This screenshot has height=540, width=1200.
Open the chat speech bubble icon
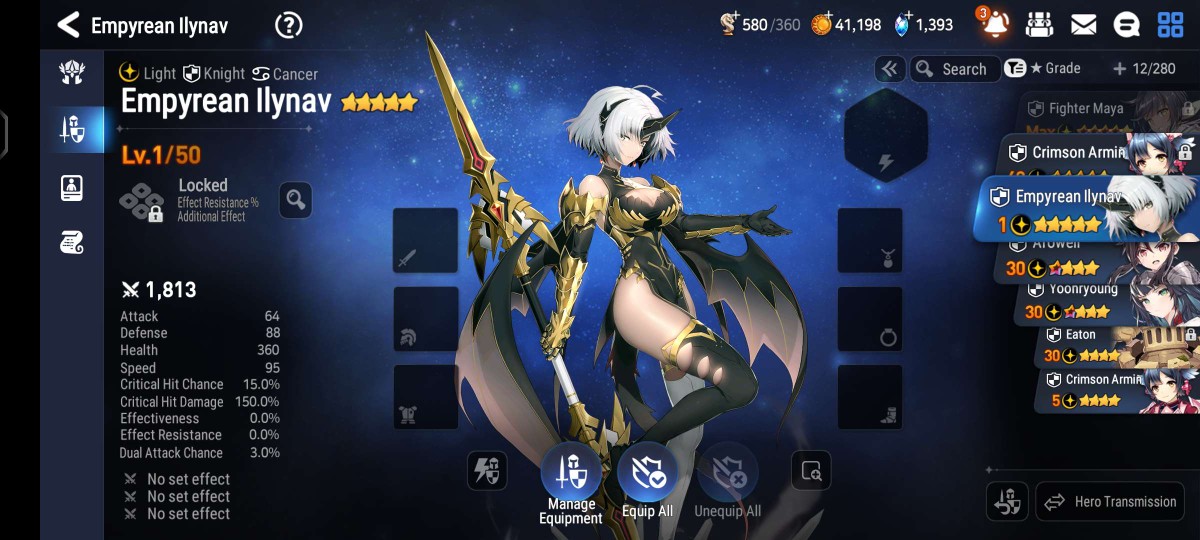tap(1126, 25)
